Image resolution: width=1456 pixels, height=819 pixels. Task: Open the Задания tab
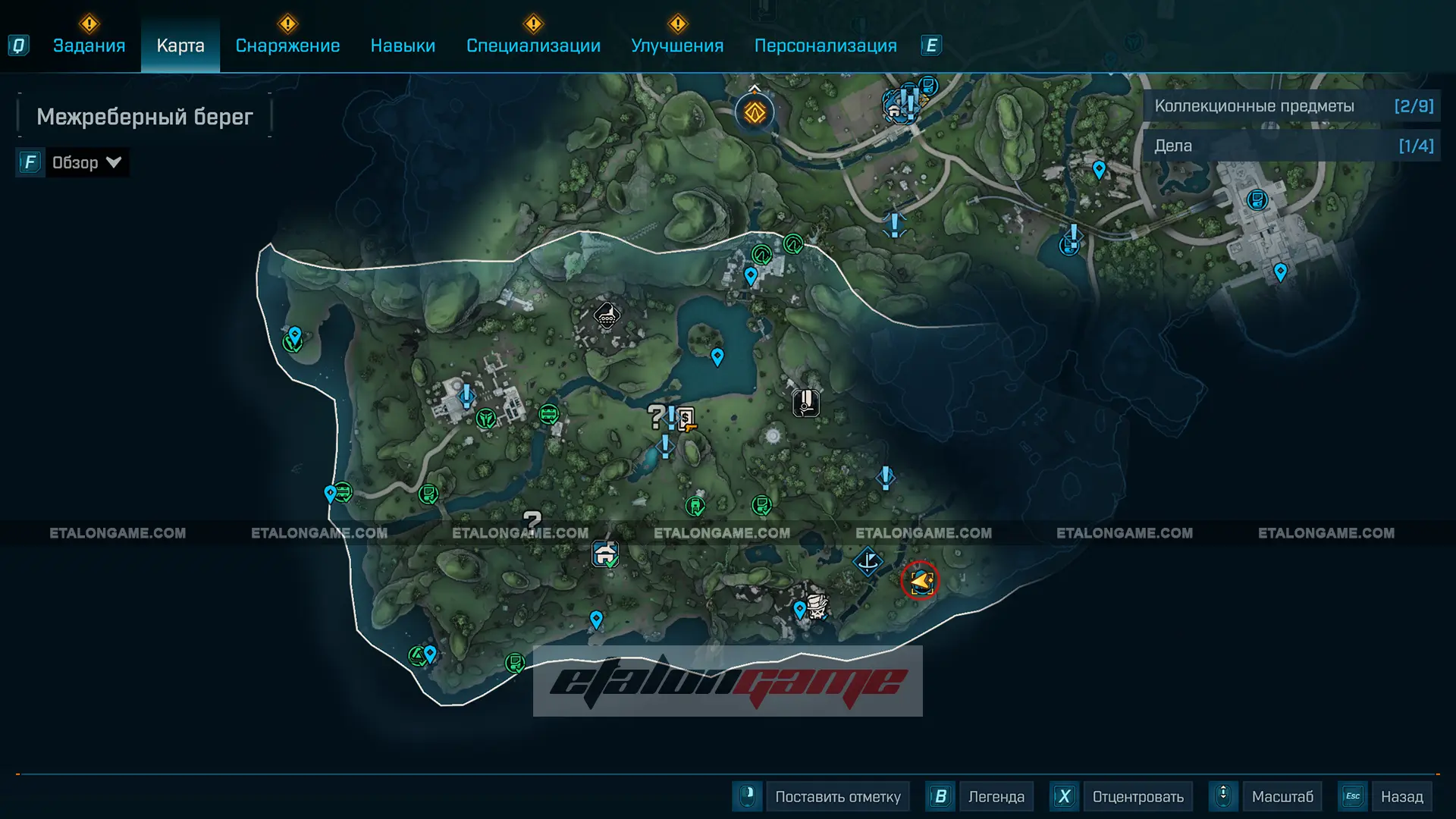click(89, 45)
